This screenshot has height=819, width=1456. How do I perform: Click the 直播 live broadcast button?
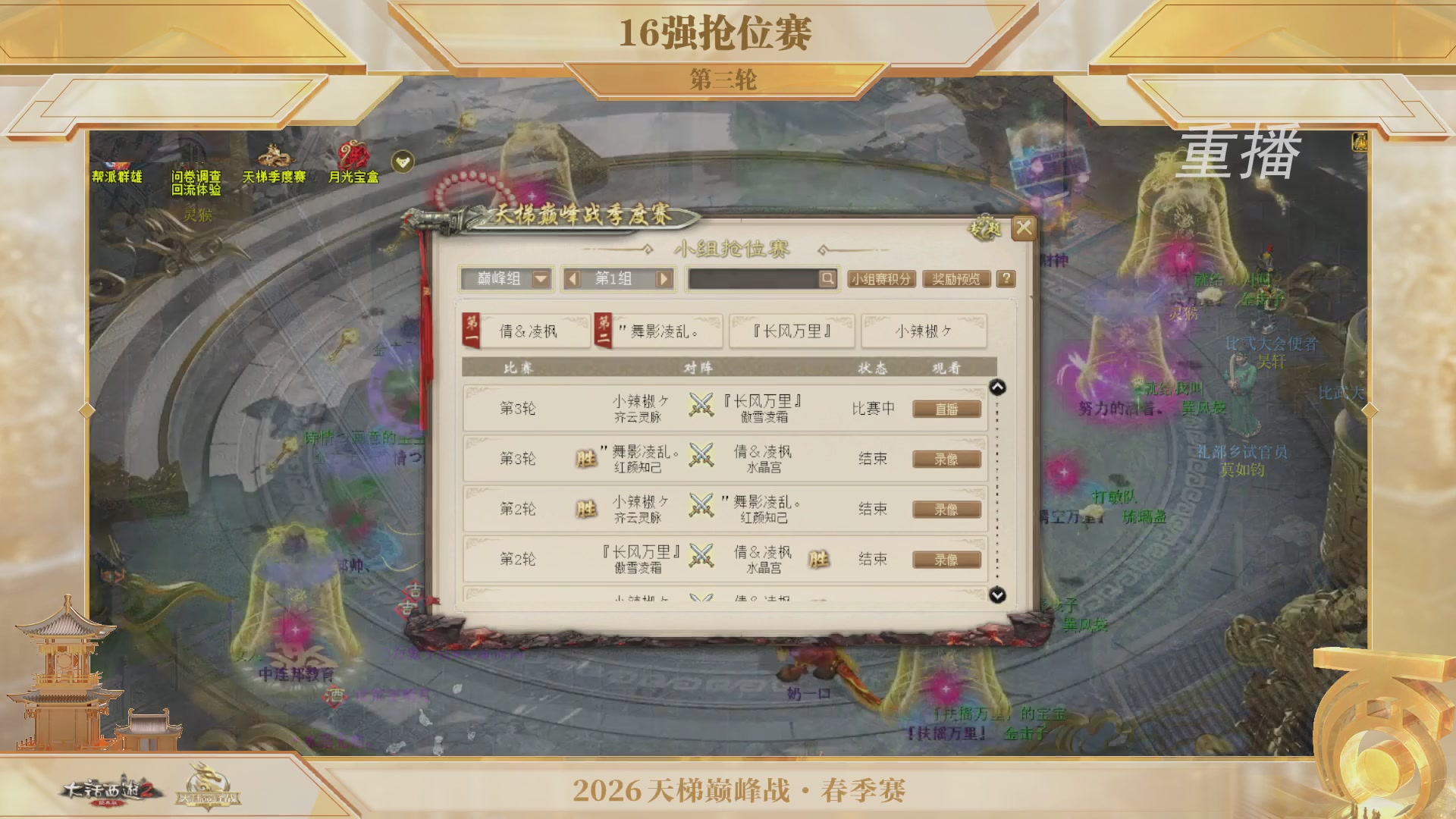tap(946, 408)
